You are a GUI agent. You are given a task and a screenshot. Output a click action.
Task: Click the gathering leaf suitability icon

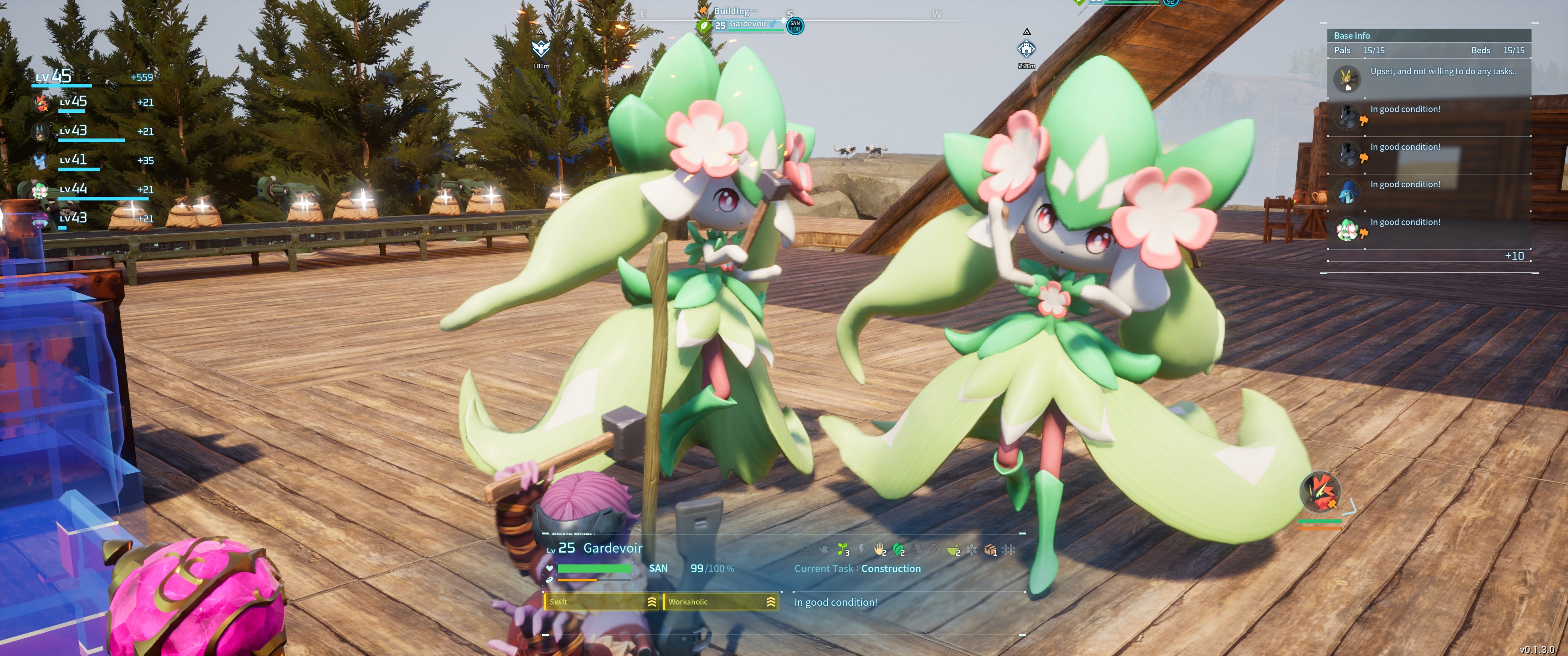[898, 550]
